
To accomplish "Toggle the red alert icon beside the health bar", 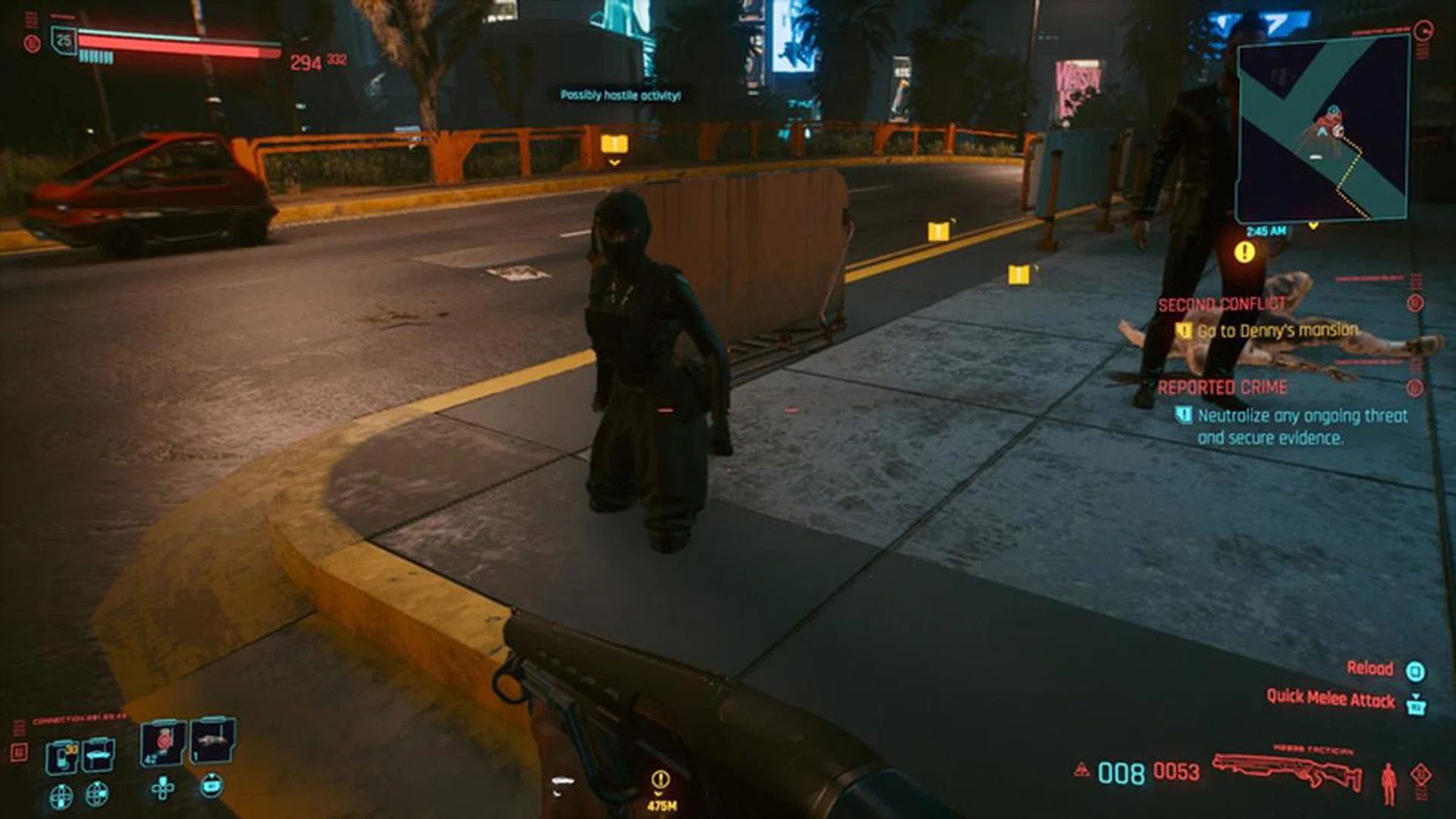I will [x=32, y=43].
